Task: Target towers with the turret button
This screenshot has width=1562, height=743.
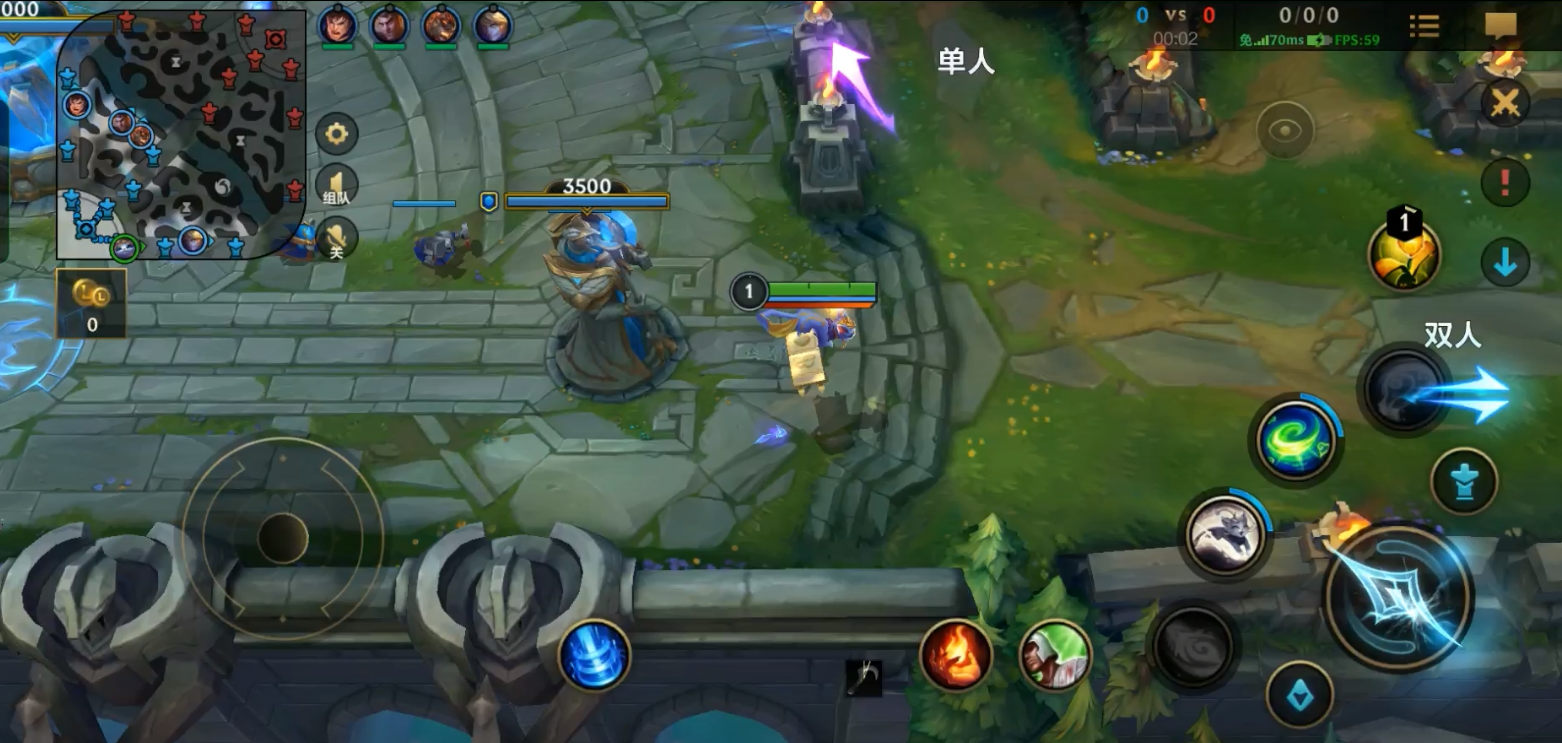Action: 1464,482
